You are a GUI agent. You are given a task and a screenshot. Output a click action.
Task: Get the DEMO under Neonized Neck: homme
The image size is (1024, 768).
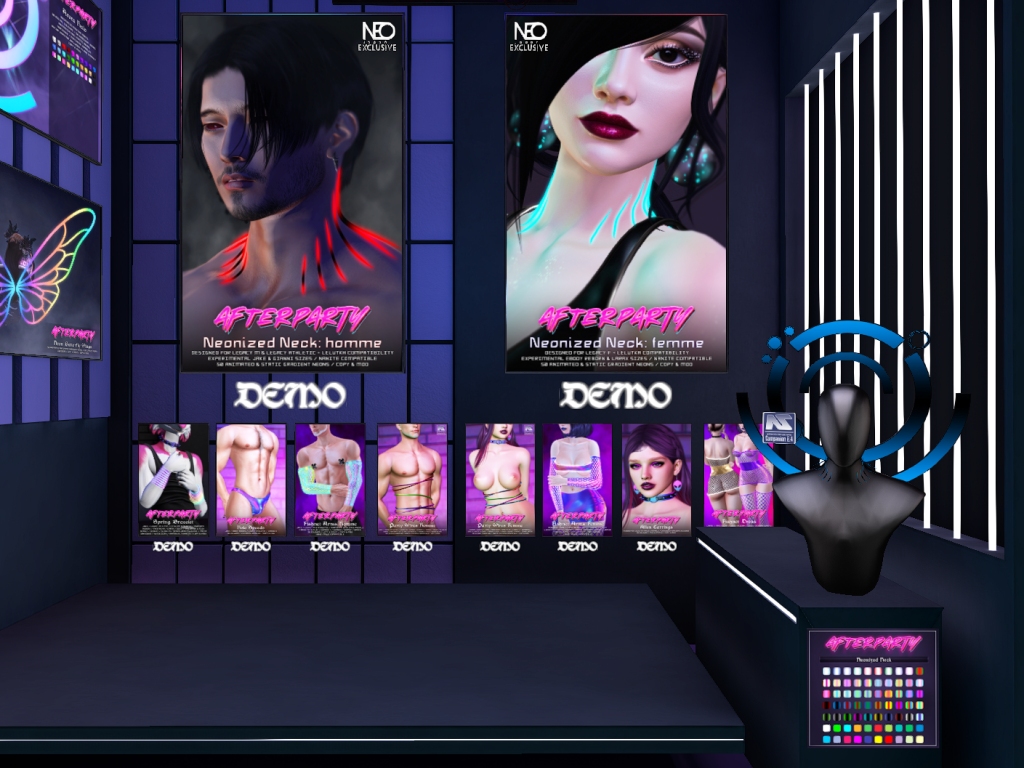292,396
